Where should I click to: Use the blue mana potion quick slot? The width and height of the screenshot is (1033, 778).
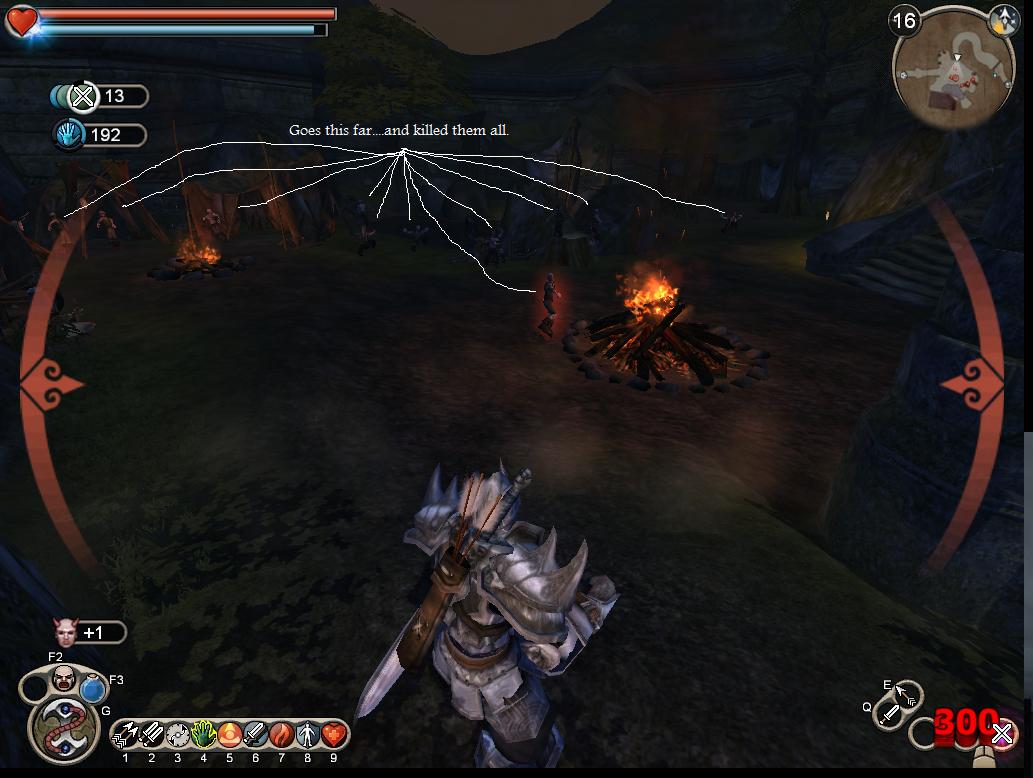pyautogui.click(x=93, y=689)
